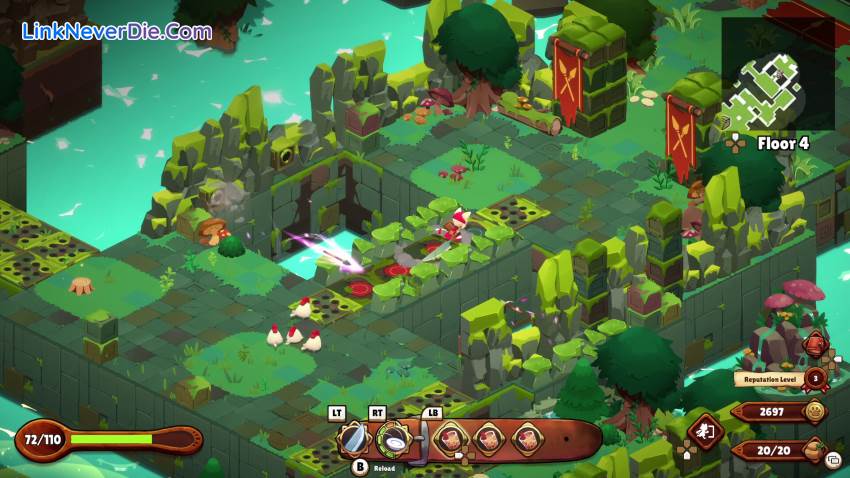Select the frying pan weapon slot

394,438
